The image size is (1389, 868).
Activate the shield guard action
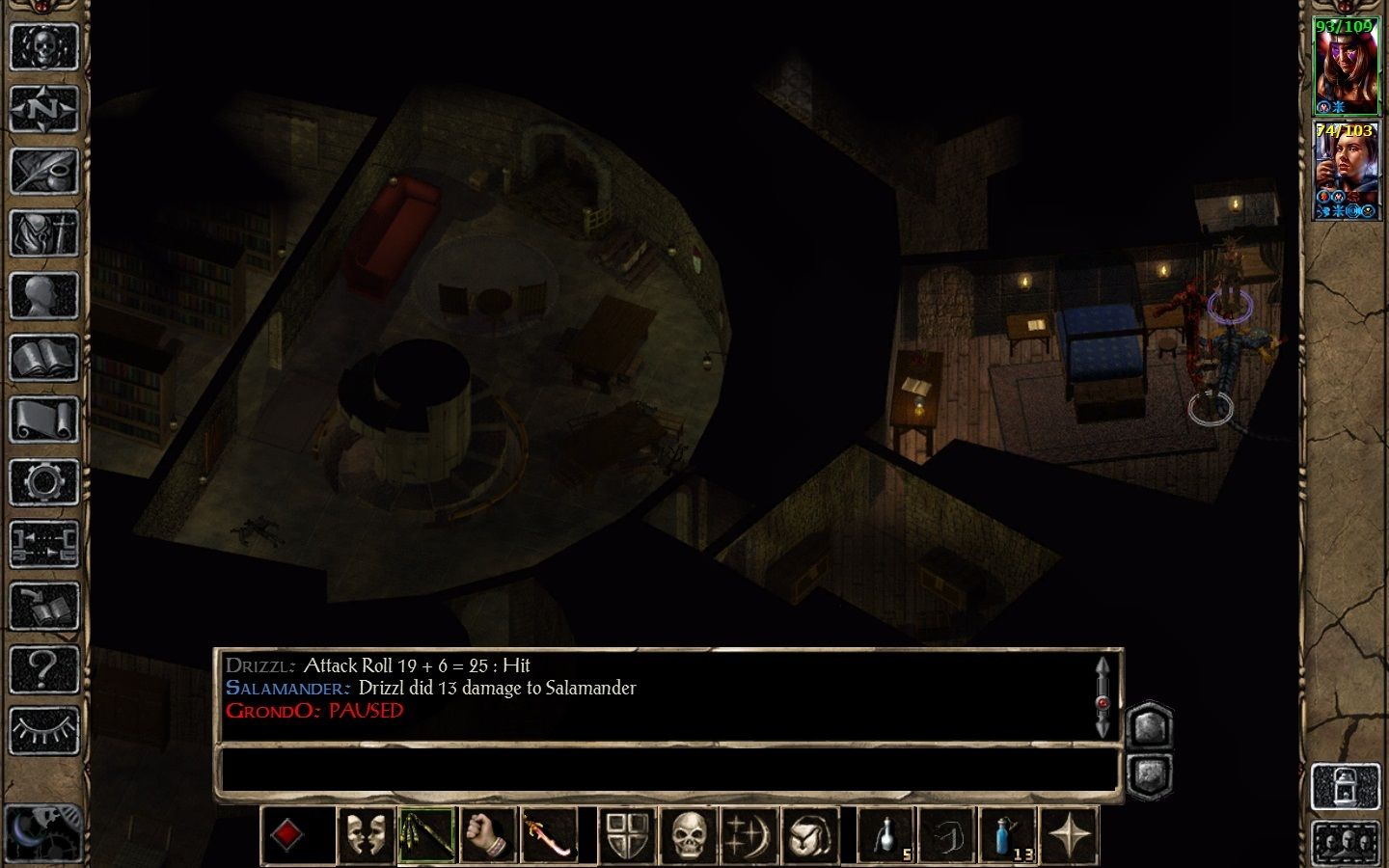[x=629, y=835]
